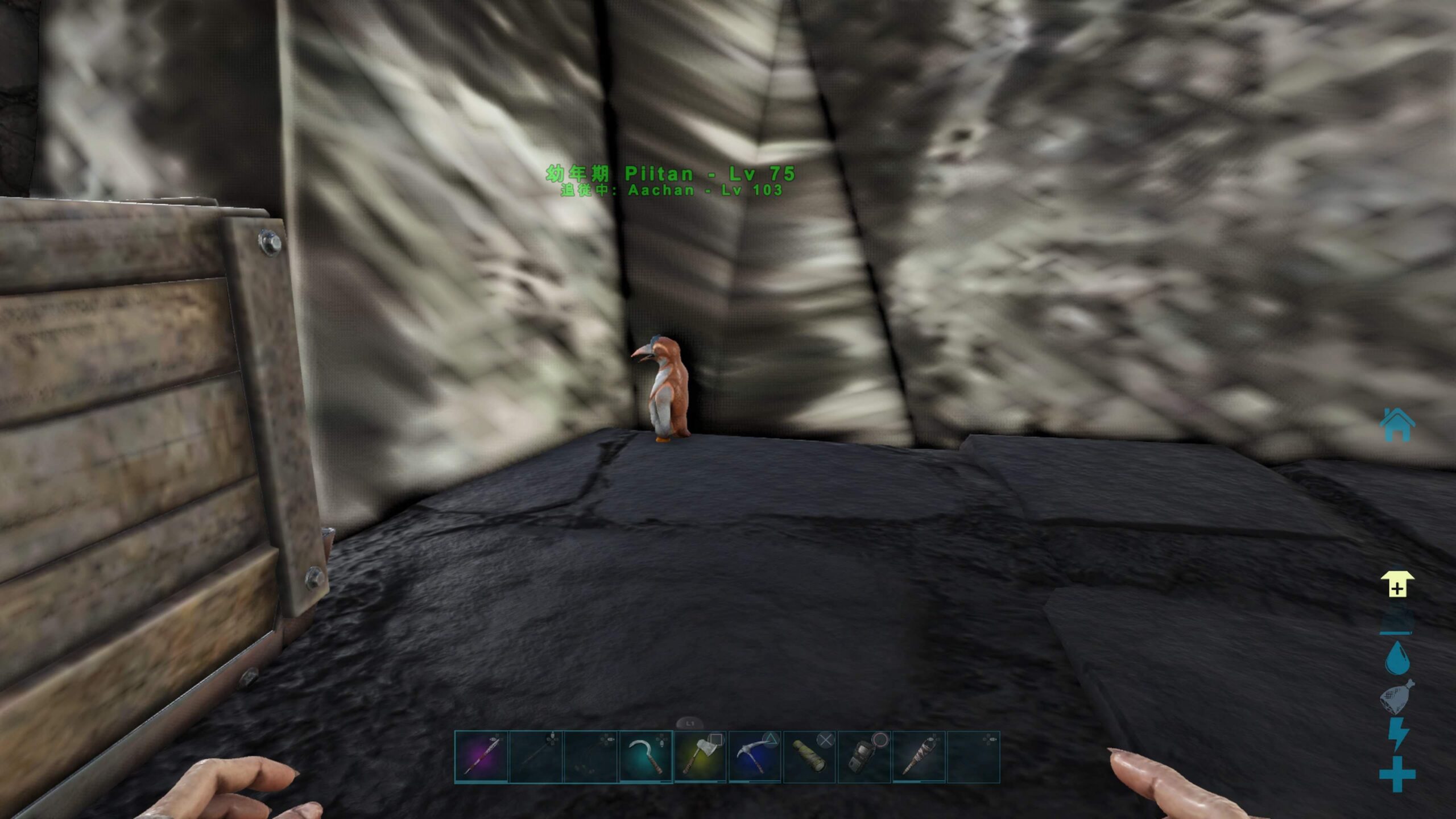Equip the pickaxe in the blue slot
Image resolution: width=1456 pixels, height=819 pixels.
[755, 757]
